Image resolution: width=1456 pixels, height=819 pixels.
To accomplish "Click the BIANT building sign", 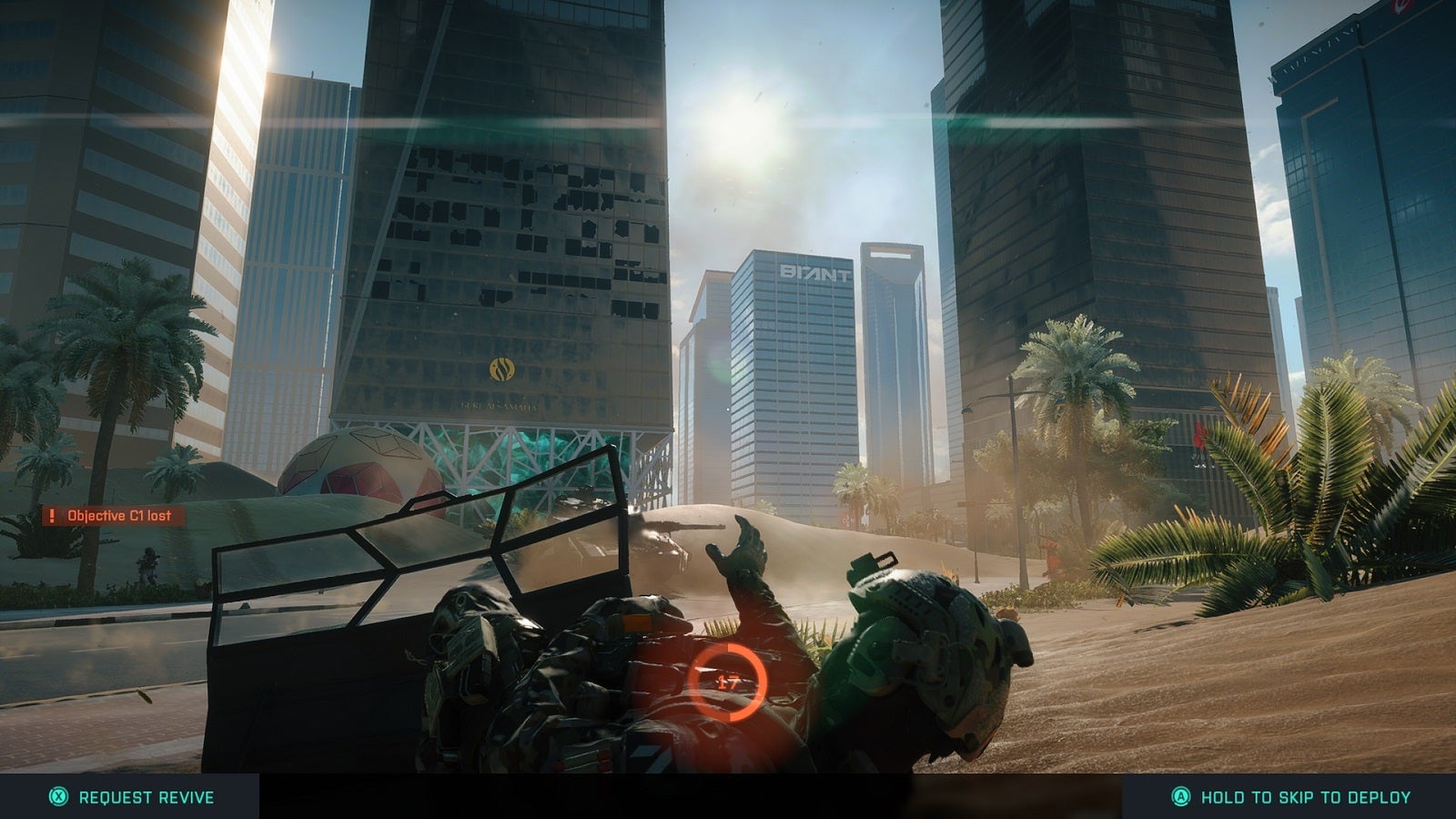I will 814,270.
